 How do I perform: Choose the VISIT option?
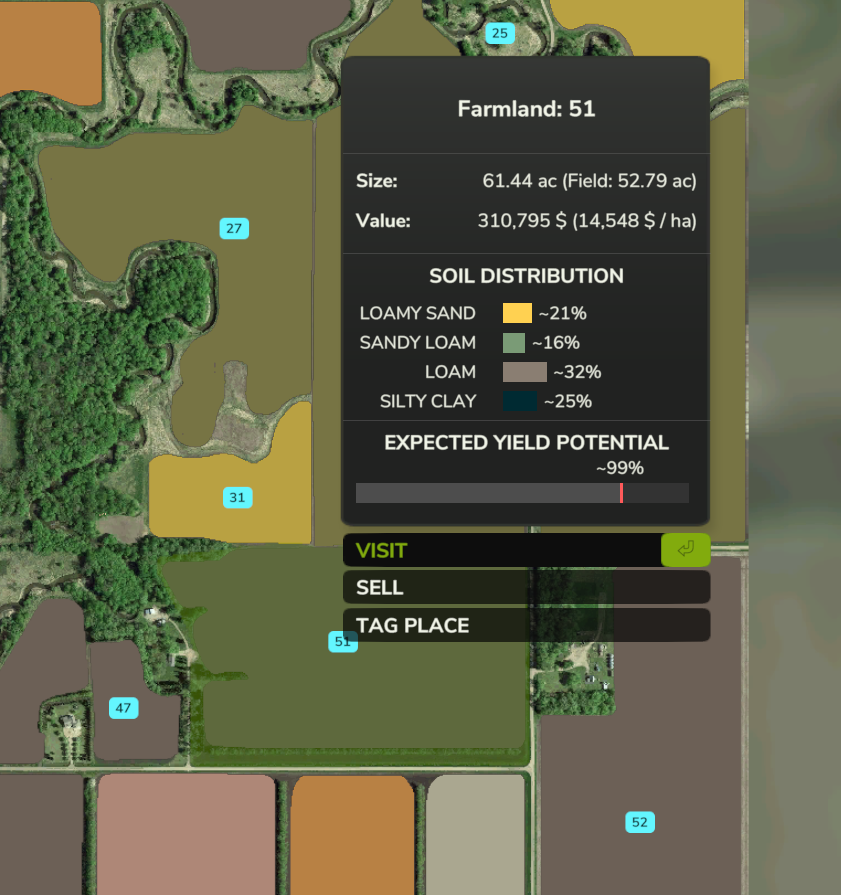502,550
